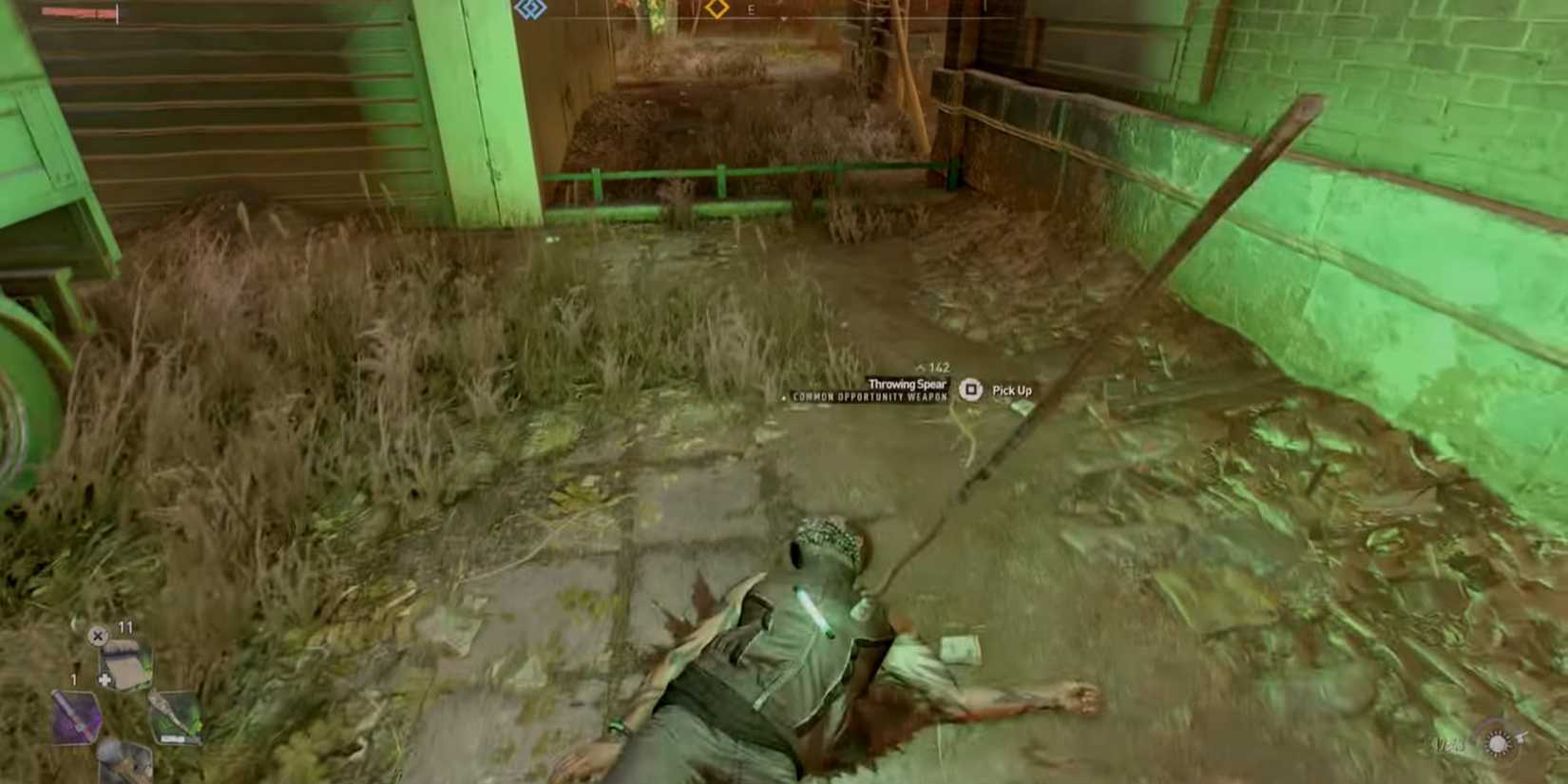Click the Pick Up action label
The height and width of the screenshot is (784, 1568).
coord(1012,391)
